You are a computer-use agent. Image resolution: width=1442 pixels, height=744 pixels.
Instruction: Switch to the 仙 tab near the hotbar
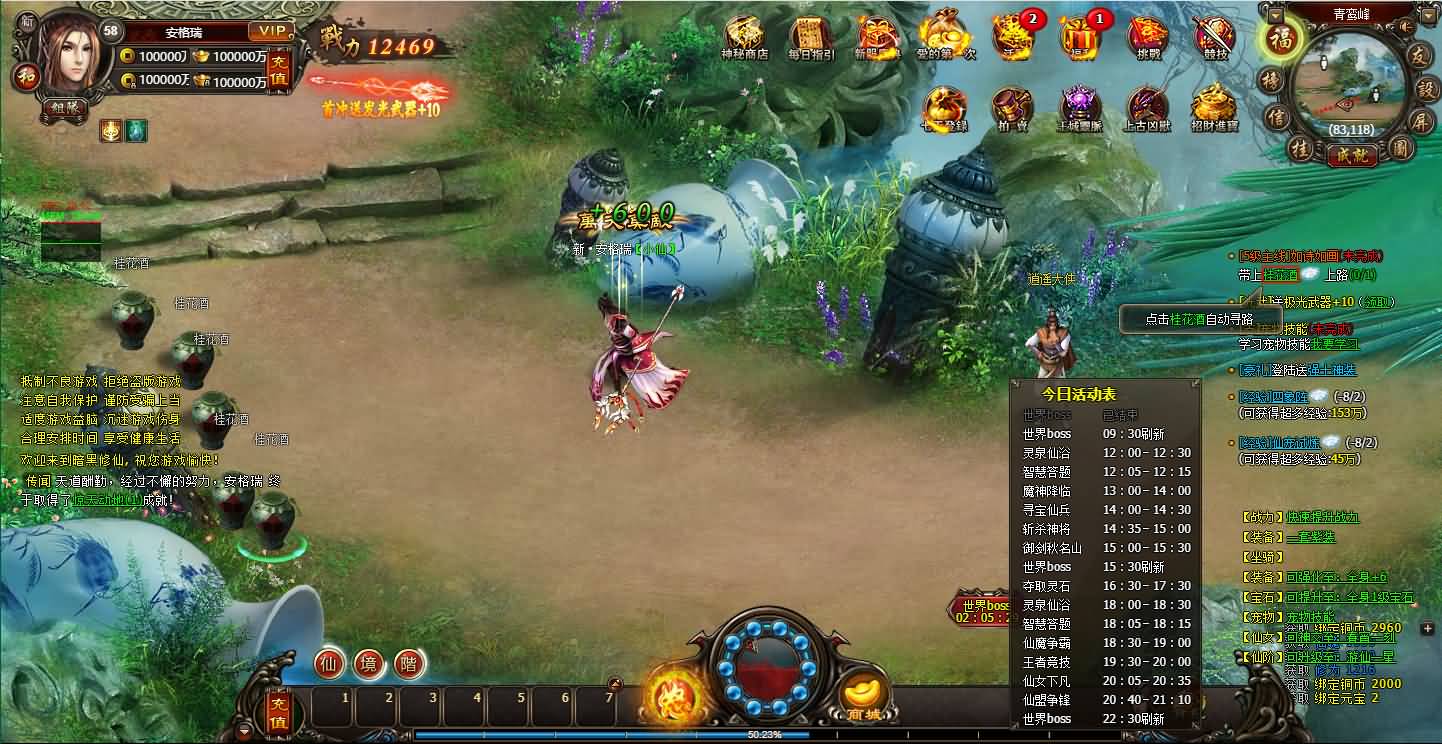330,664
